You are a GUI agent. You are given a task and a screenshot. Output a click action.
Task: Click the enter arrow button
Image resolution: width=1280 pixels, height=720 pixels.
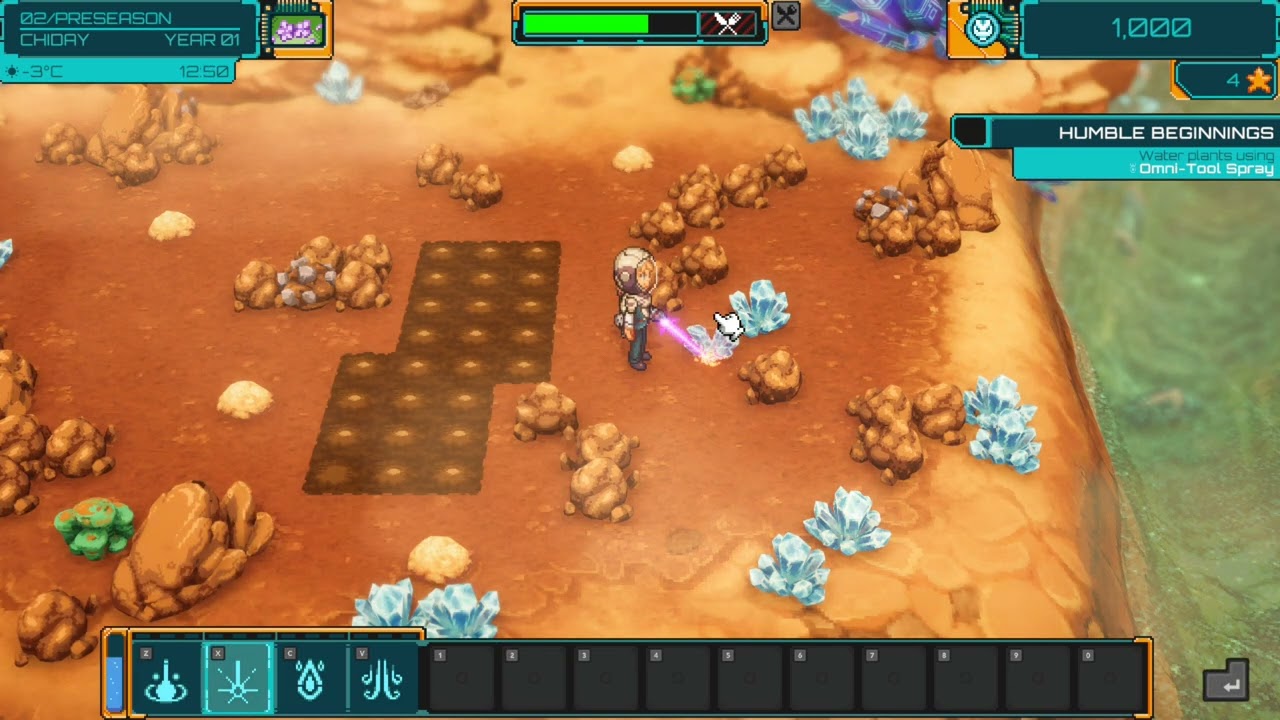click(x=1226, y=681)
